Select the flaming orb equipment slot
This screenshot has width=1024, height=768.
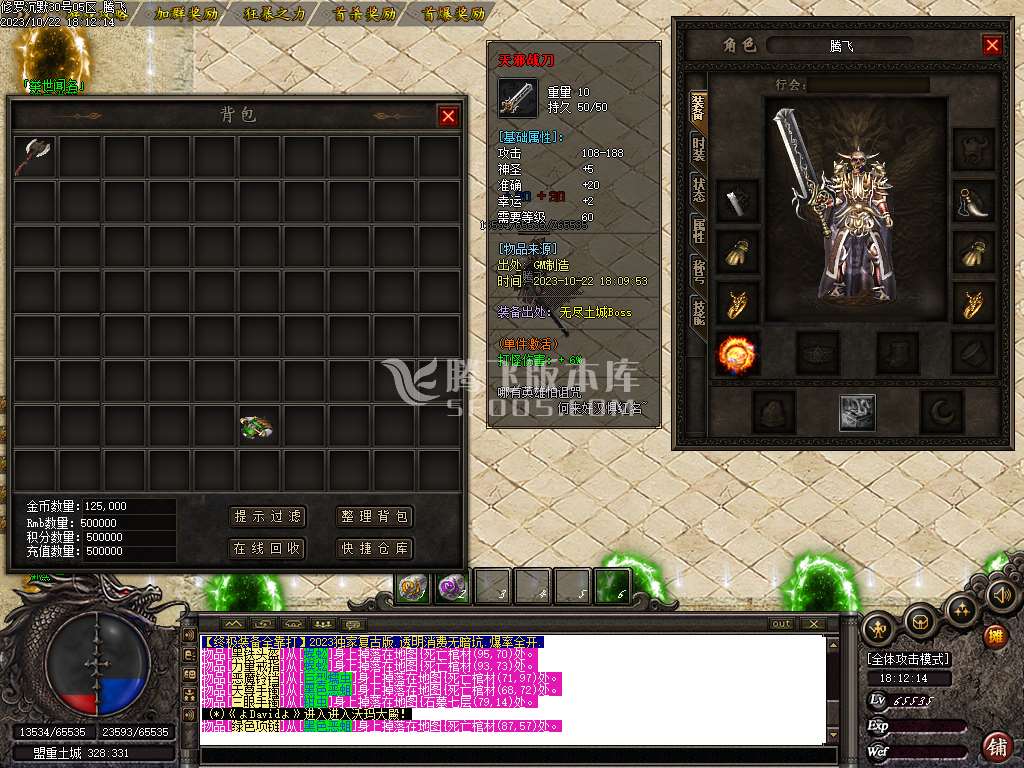[x=737, y=354]
